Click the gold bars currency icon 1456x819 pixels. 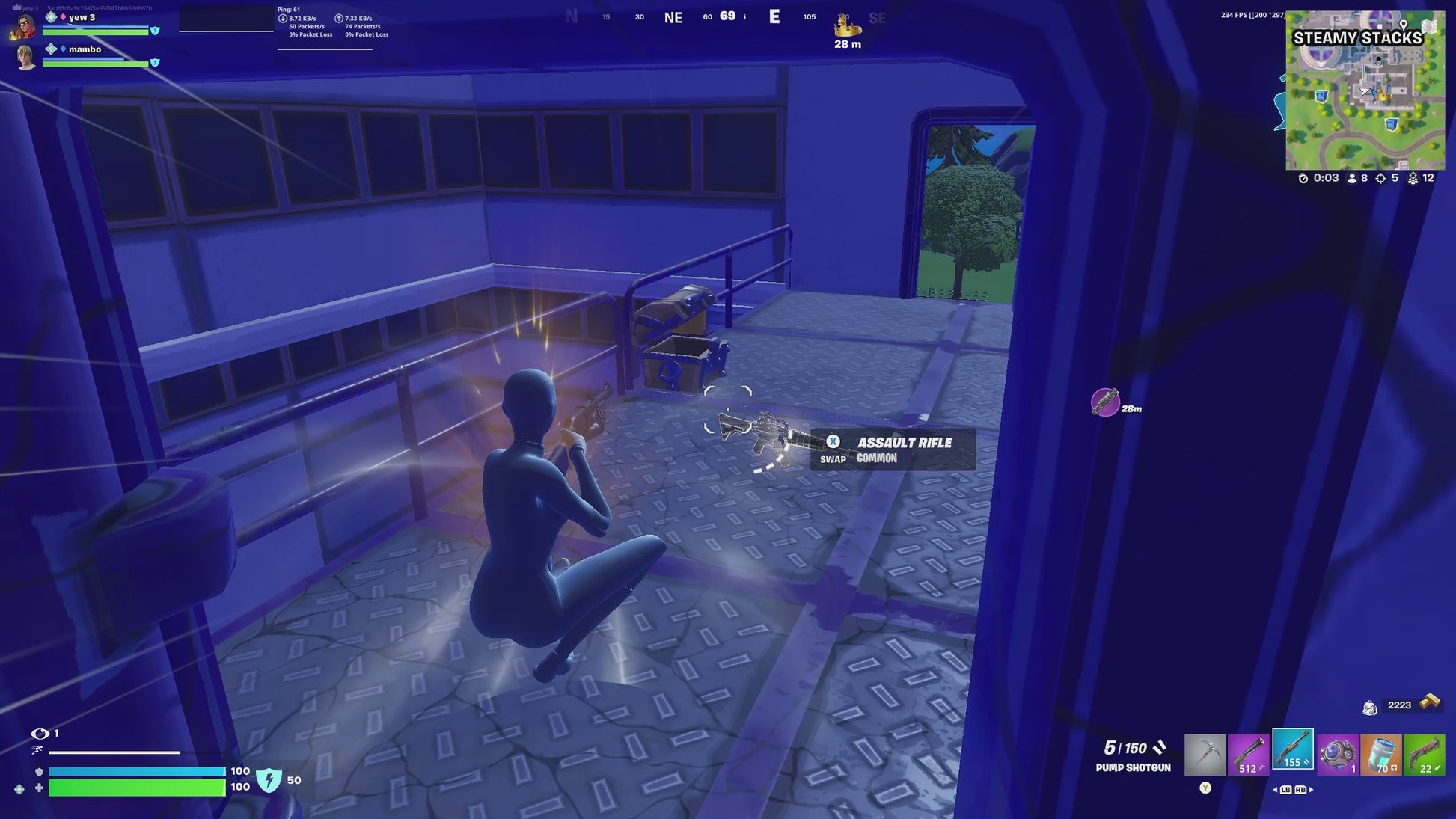1430,702
